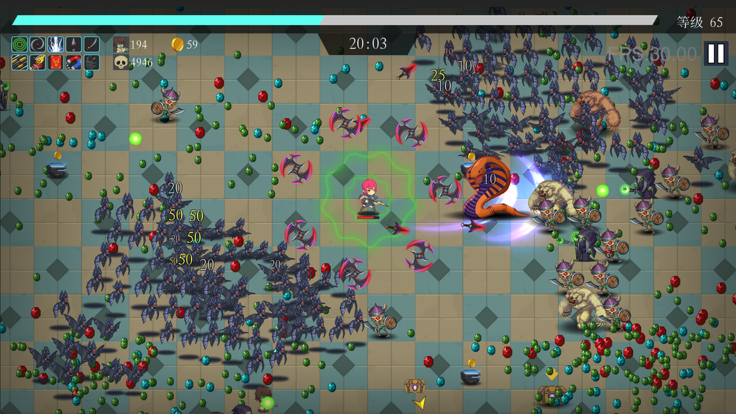Select the dark swirl vortex skill icon
736x414 pixels.
click(x=37, y=45)
